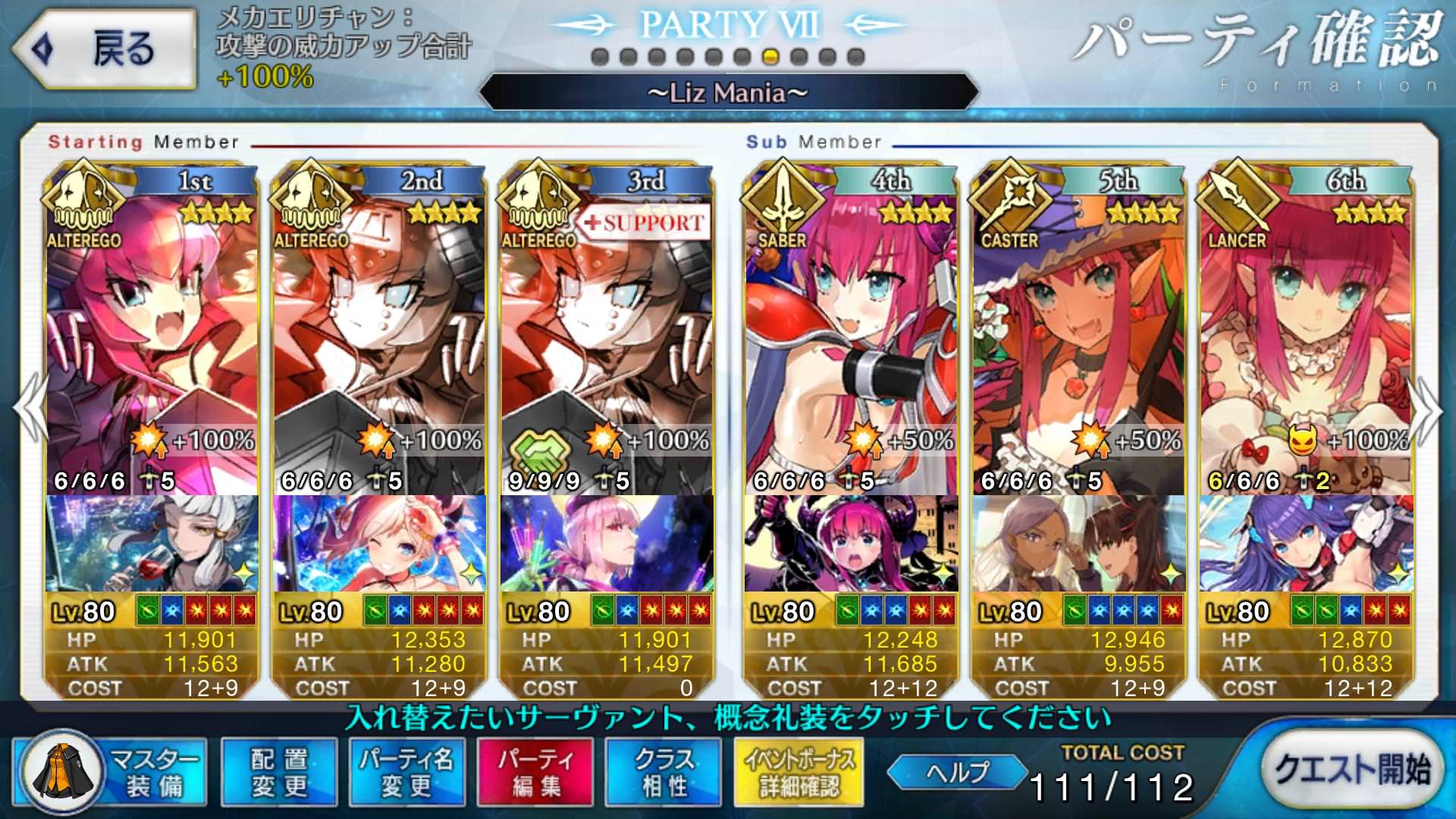
Task: Show クラス相性 class affinity chart
Action: tap(664, 772)
